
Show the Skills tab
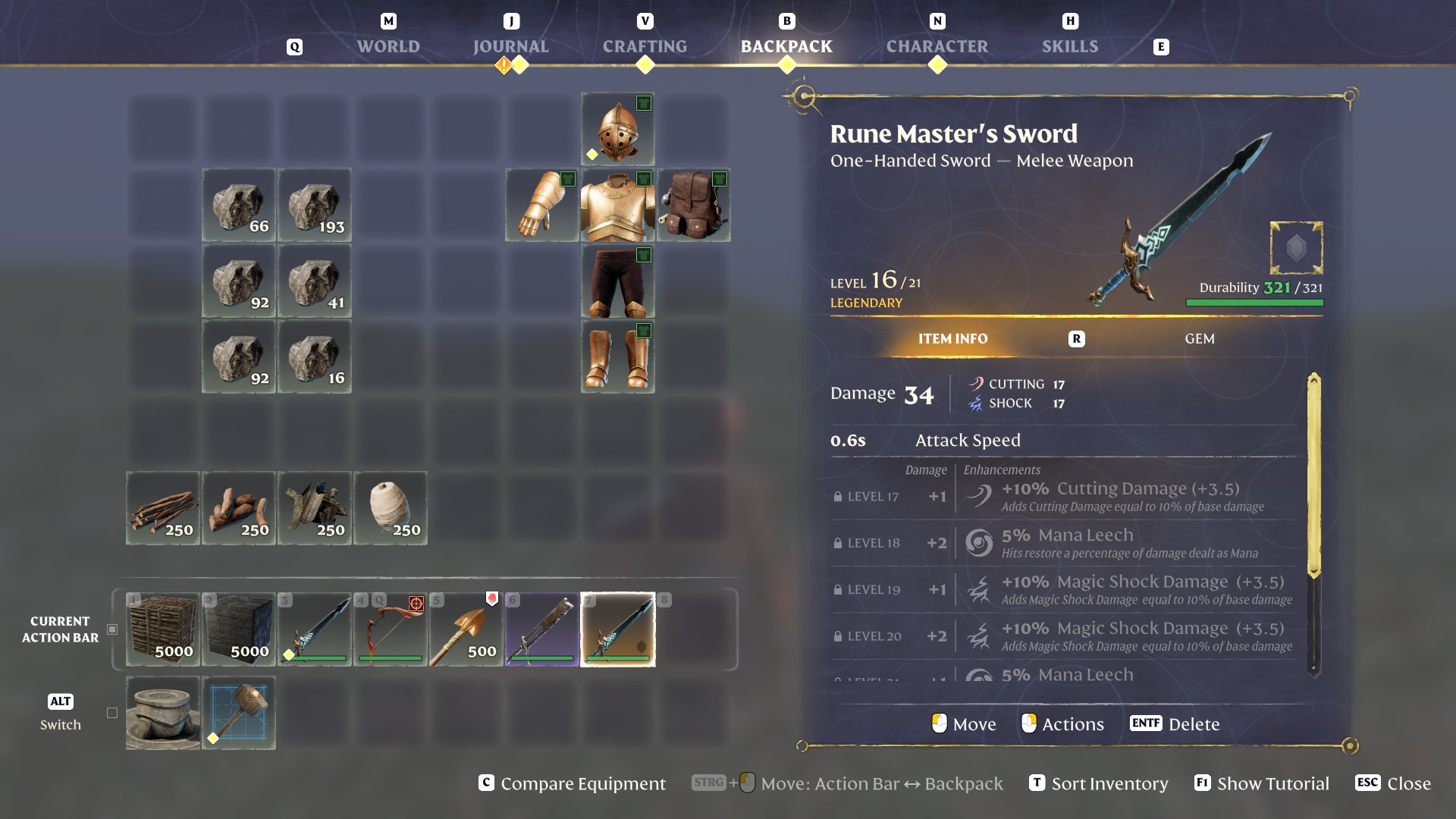point(1069,46)
